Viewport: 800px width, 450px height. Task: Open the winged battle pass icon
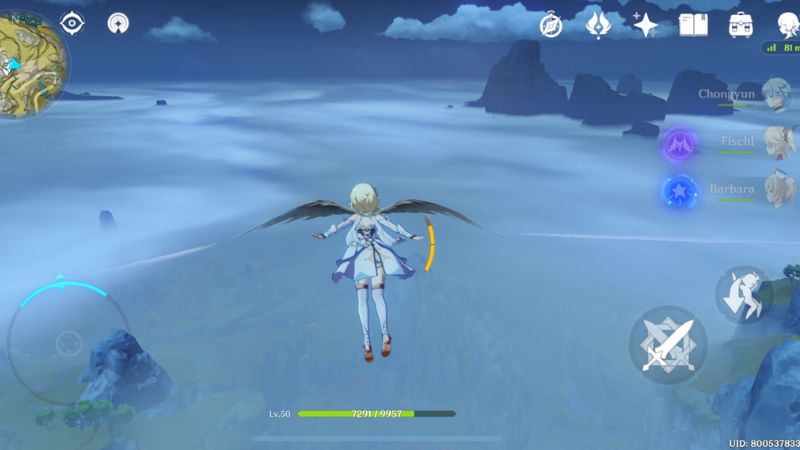click(x=598, y=24)
